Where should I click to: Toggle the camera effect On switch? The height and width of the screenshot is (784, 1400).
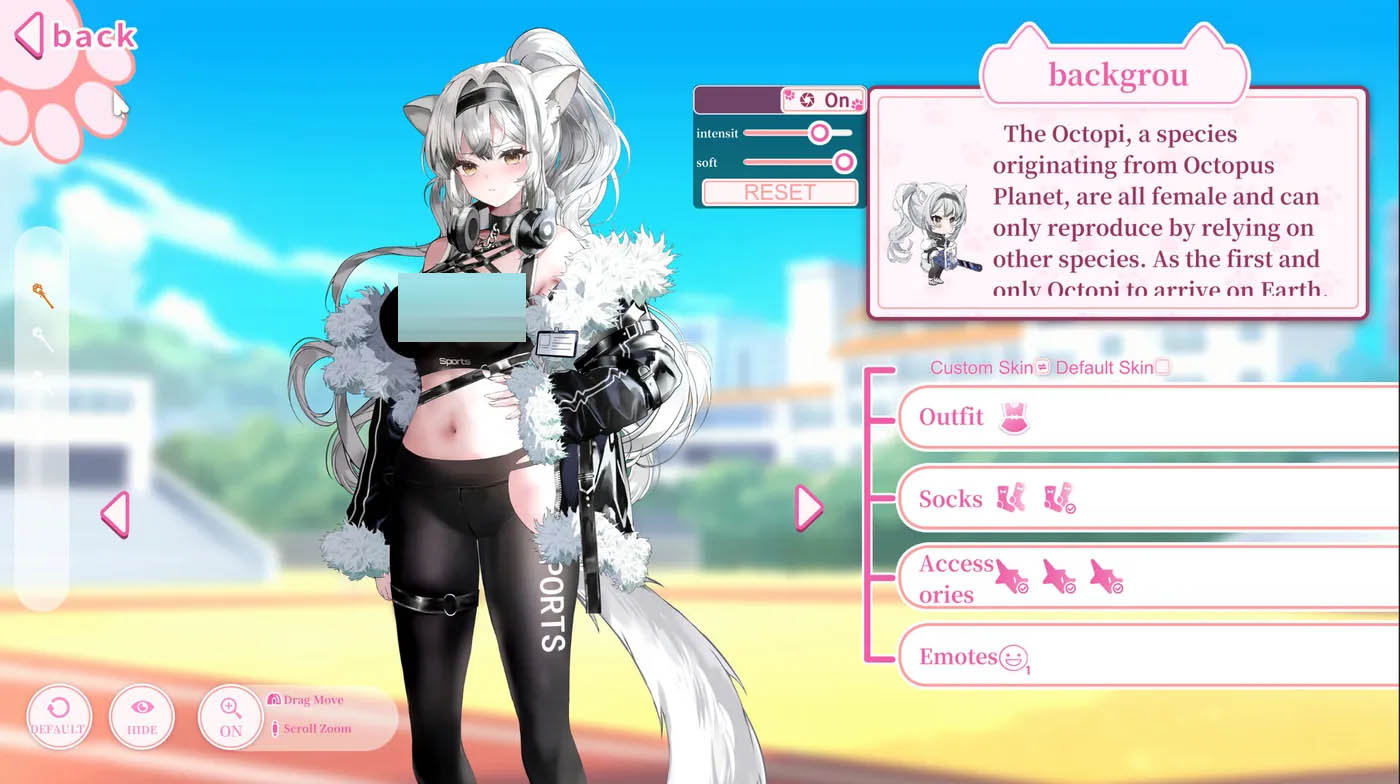[836, 99]
